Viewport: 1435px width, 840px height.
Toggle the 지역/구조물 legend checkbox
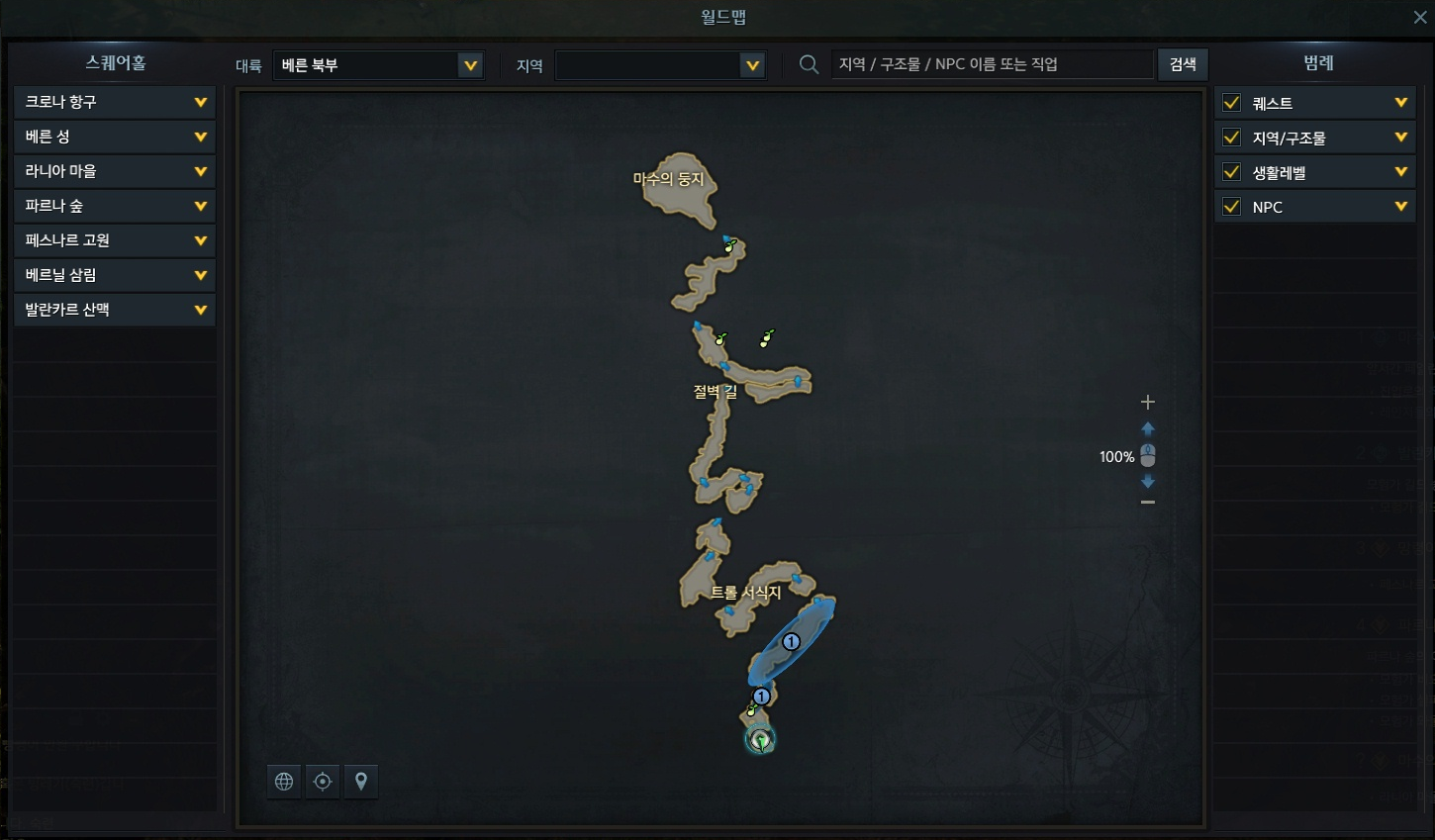(1232, 138)
